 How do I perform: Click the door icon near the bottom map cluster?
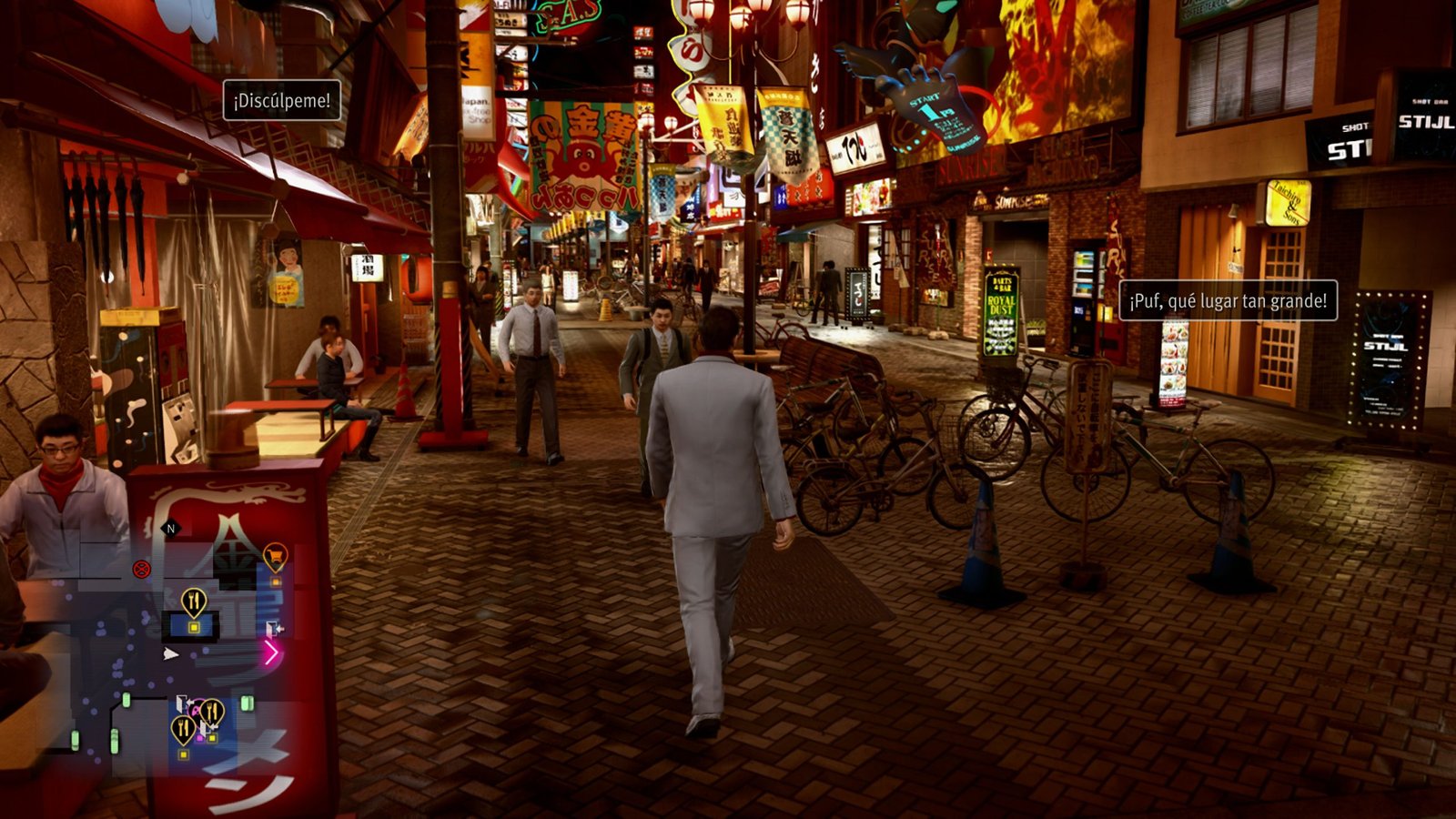tap(181, 703)
